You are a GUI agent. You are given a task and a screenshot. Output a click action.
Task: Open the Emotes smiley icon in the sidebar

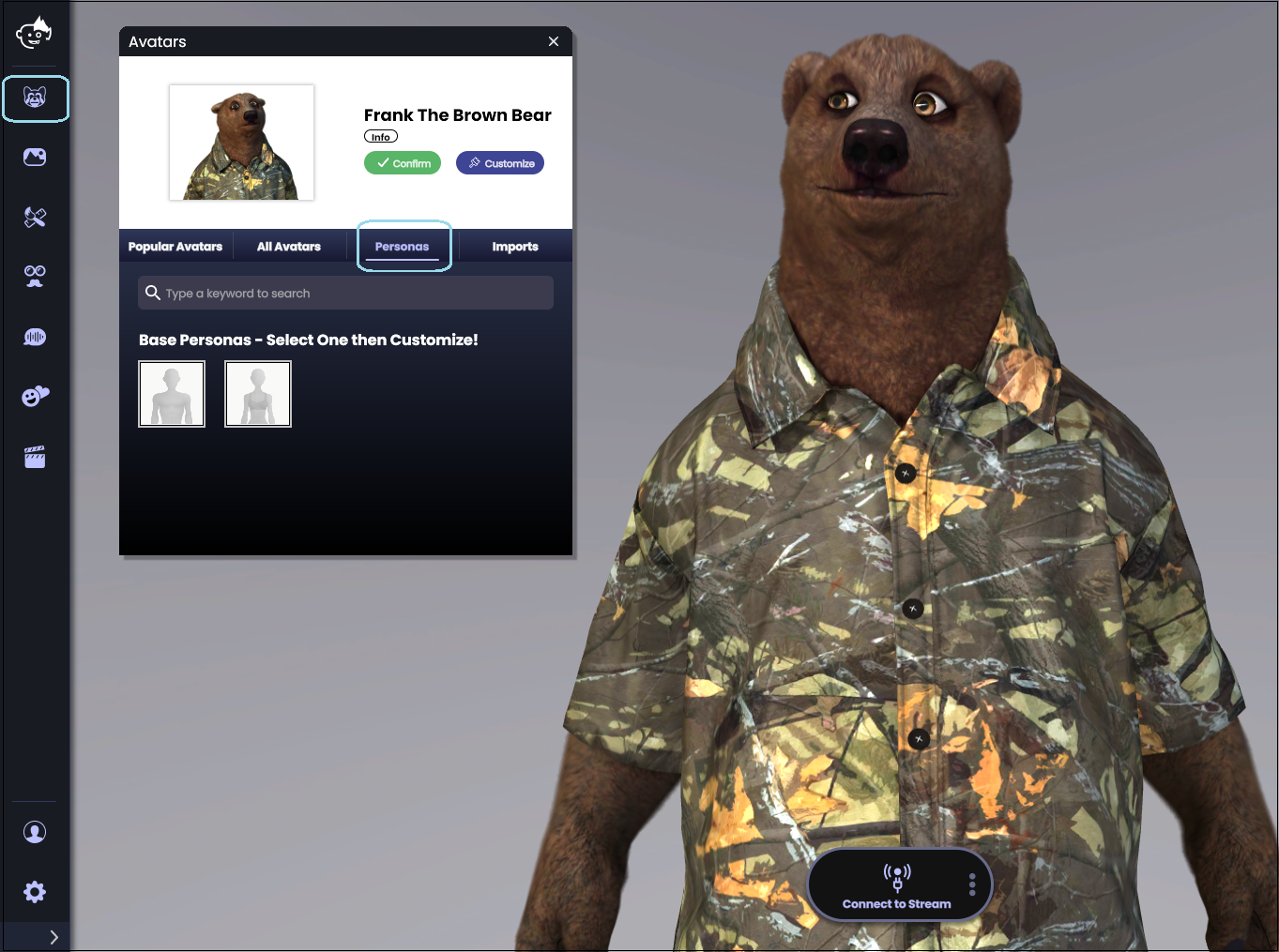click(35, 396)
